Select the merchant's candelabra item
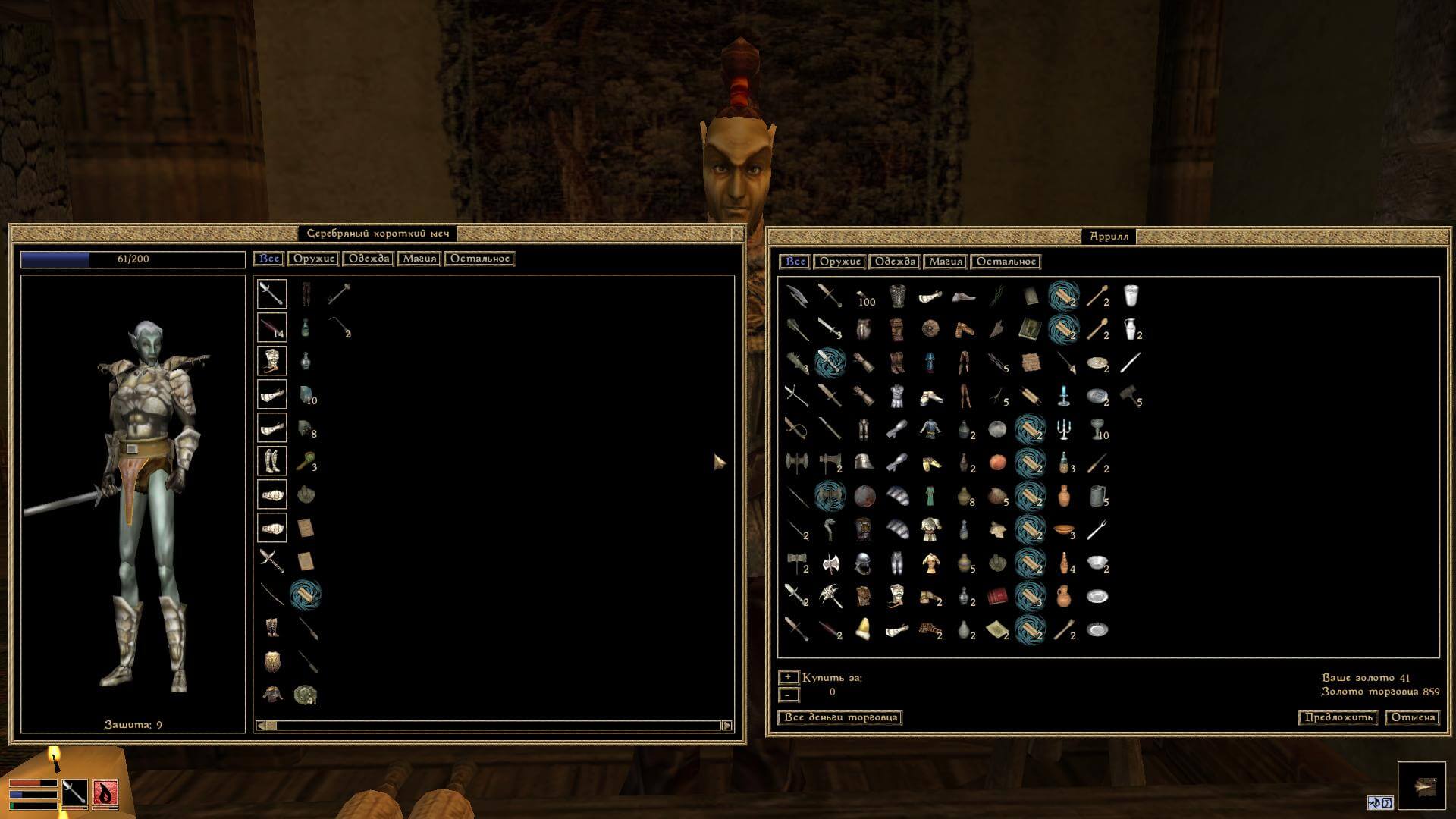1456x819 pixels. tap(1064, 429)
